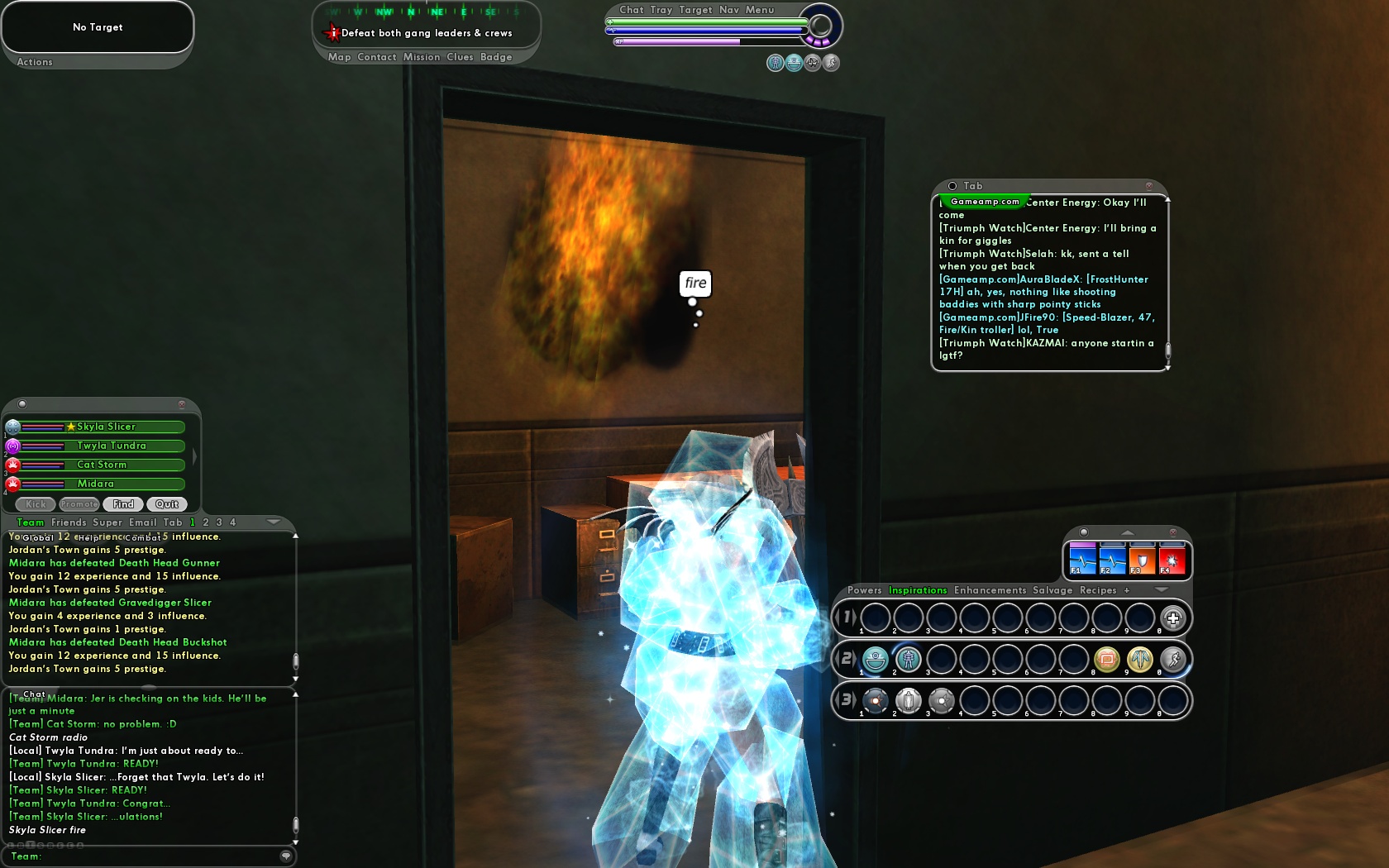Open the Enhancements tab

pos(990,590)
